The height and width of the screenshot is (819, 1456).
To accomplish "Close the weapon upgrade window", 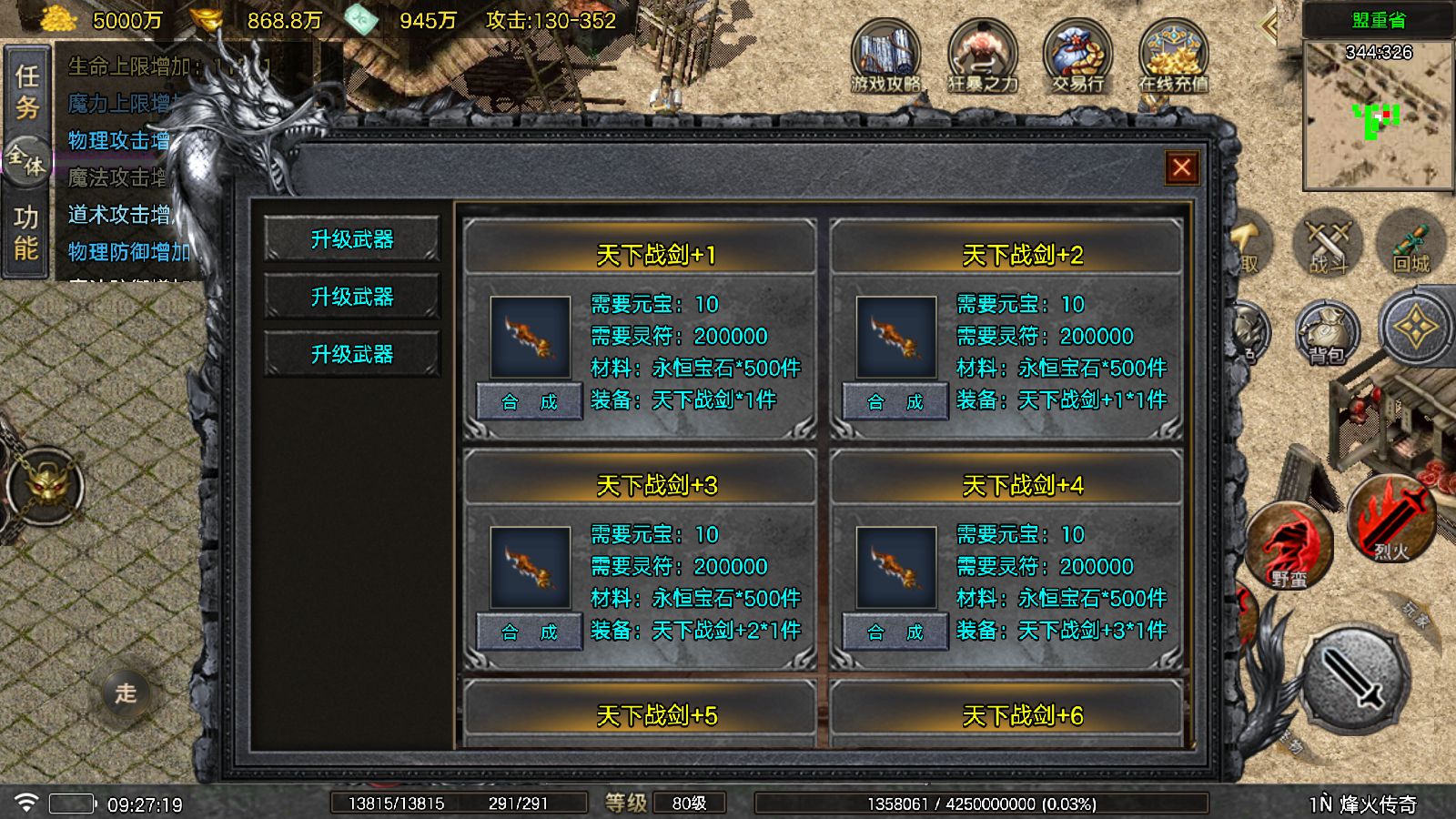I will [1181, 167].
